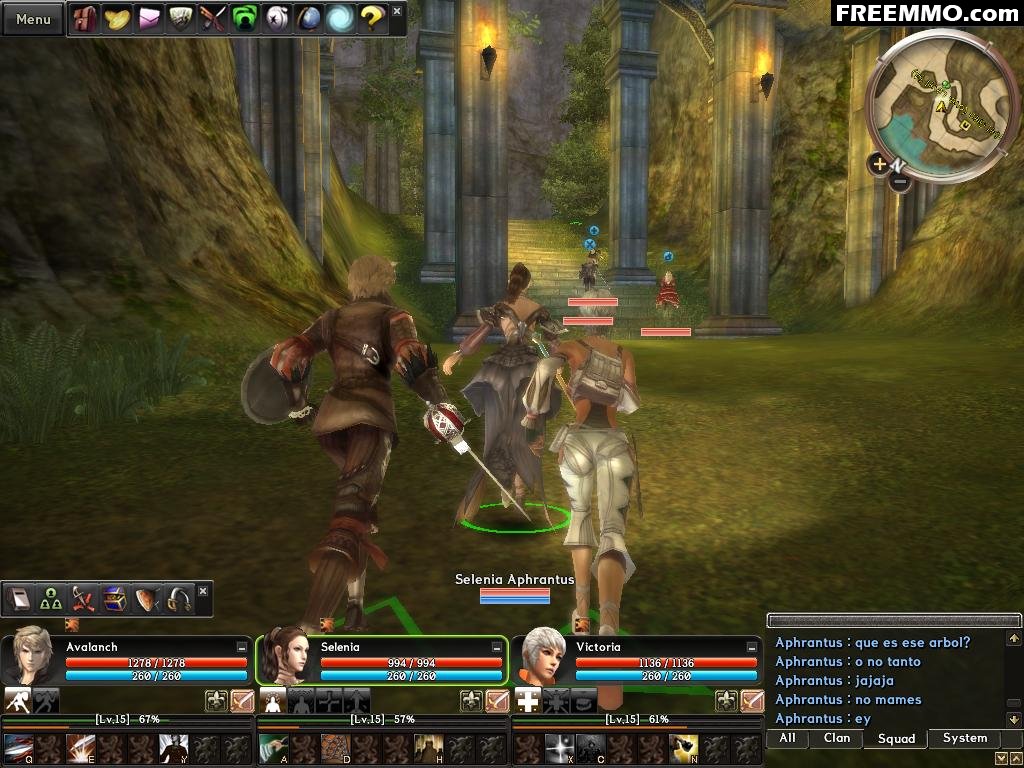Open the Menu button
Image resolution: width=1024 pixels, height=768 pixels.
click(x=33, y=19)
